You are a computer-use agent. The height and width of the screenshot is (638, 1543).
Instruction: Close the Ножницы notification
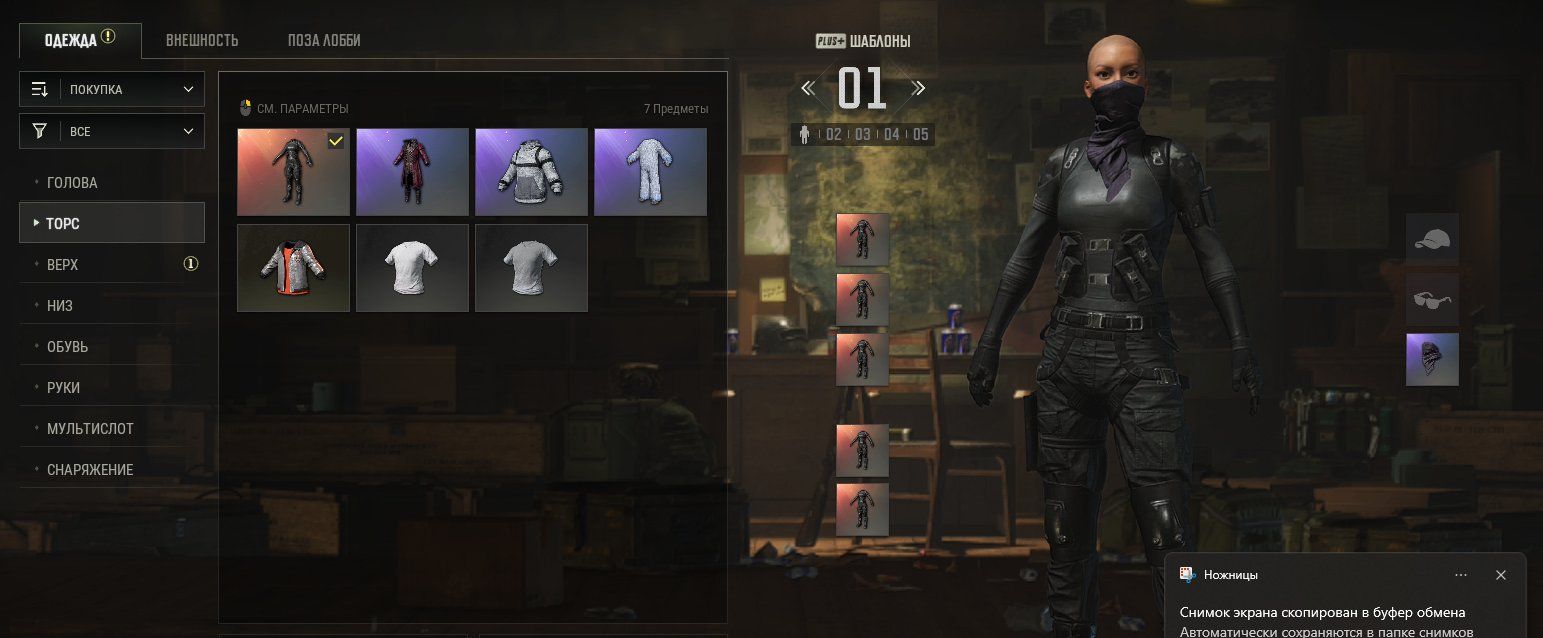coord(1500,575)
